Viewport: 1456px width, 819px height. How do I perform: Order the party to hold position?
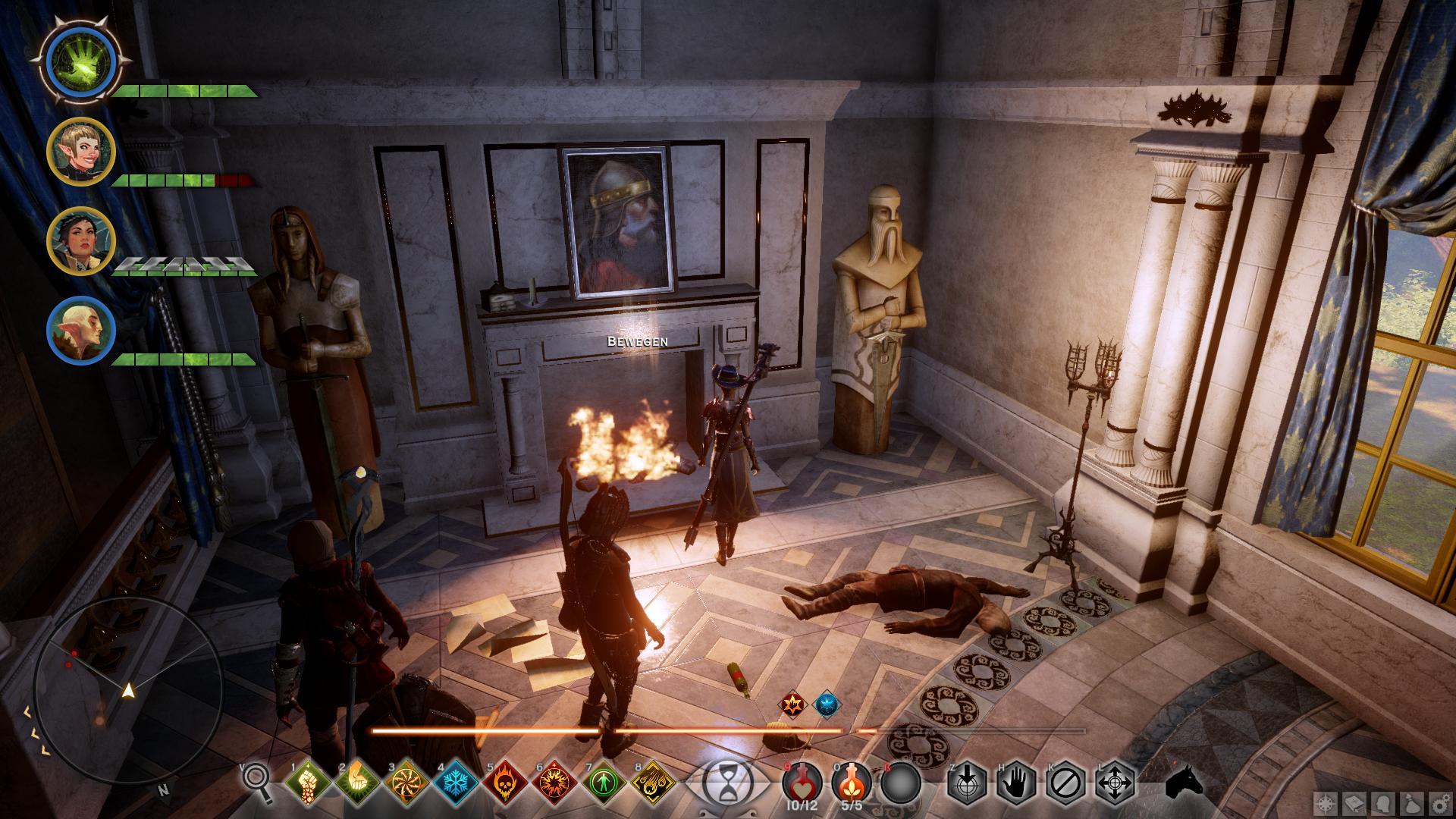(x=1016, y=783)
